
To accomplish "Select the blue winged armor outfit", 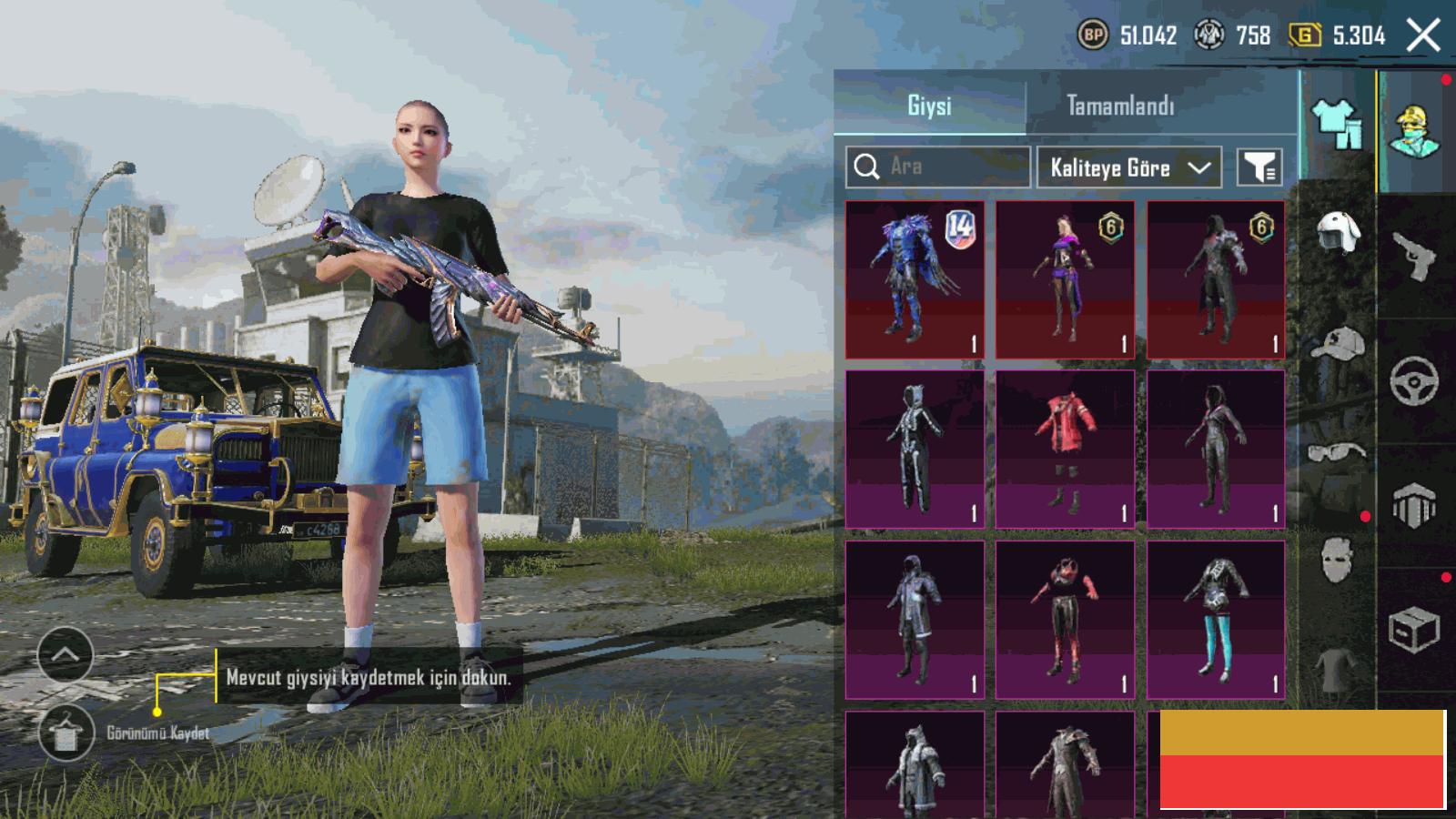I will tap(915, 279).
